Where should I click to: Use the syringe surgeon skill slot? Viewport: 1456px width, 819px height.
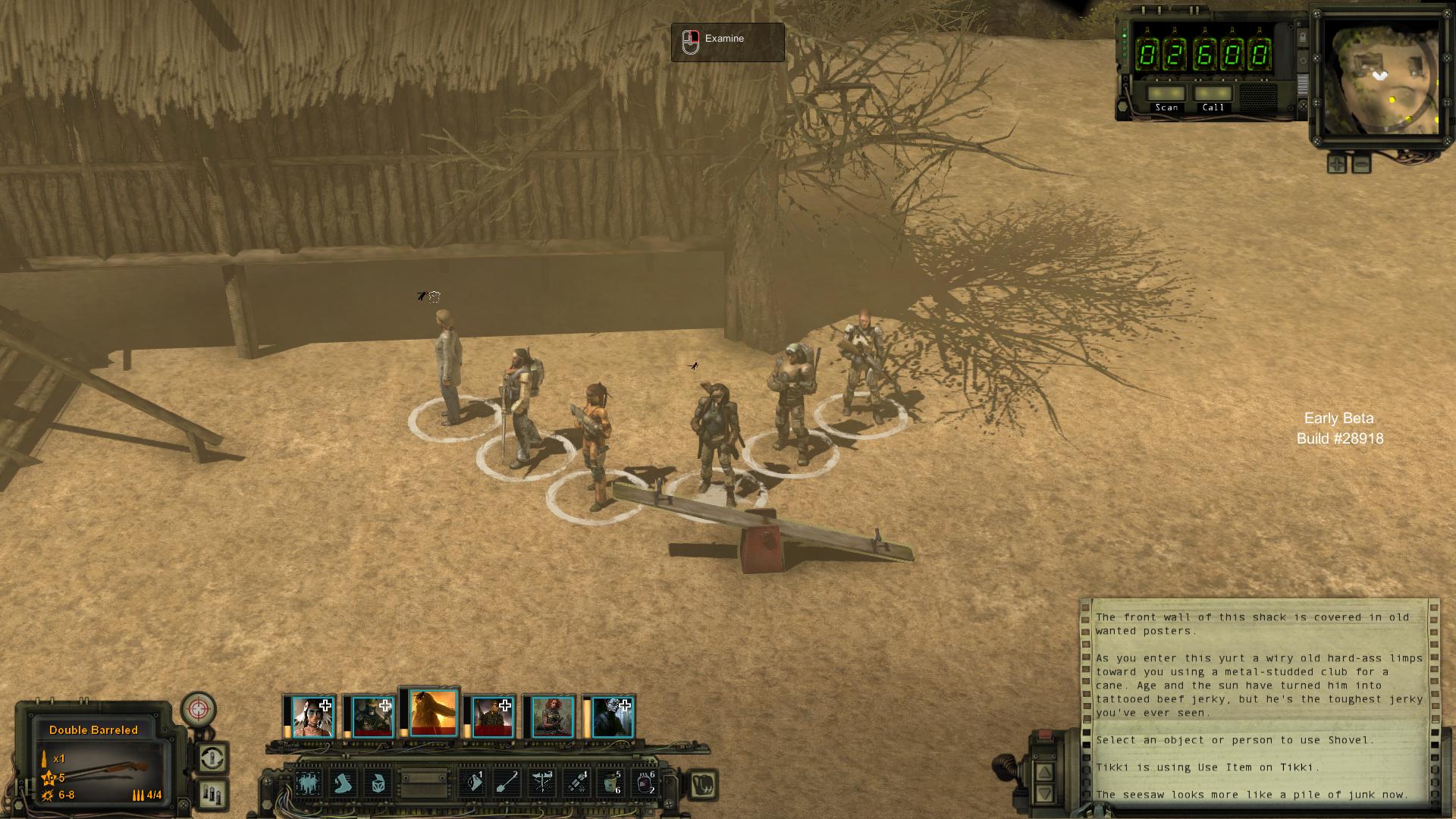pyautogui.click(x=542, y=783)
